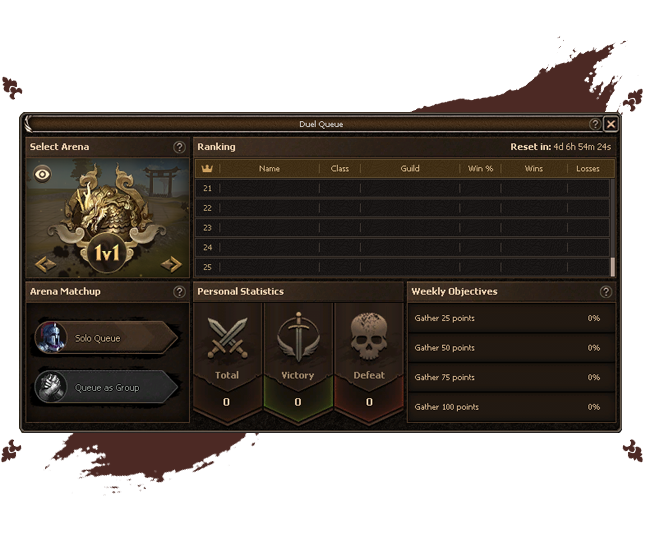Select the Gather 25 points objective
The image size is (655, 549).
[x=510, y=319]
